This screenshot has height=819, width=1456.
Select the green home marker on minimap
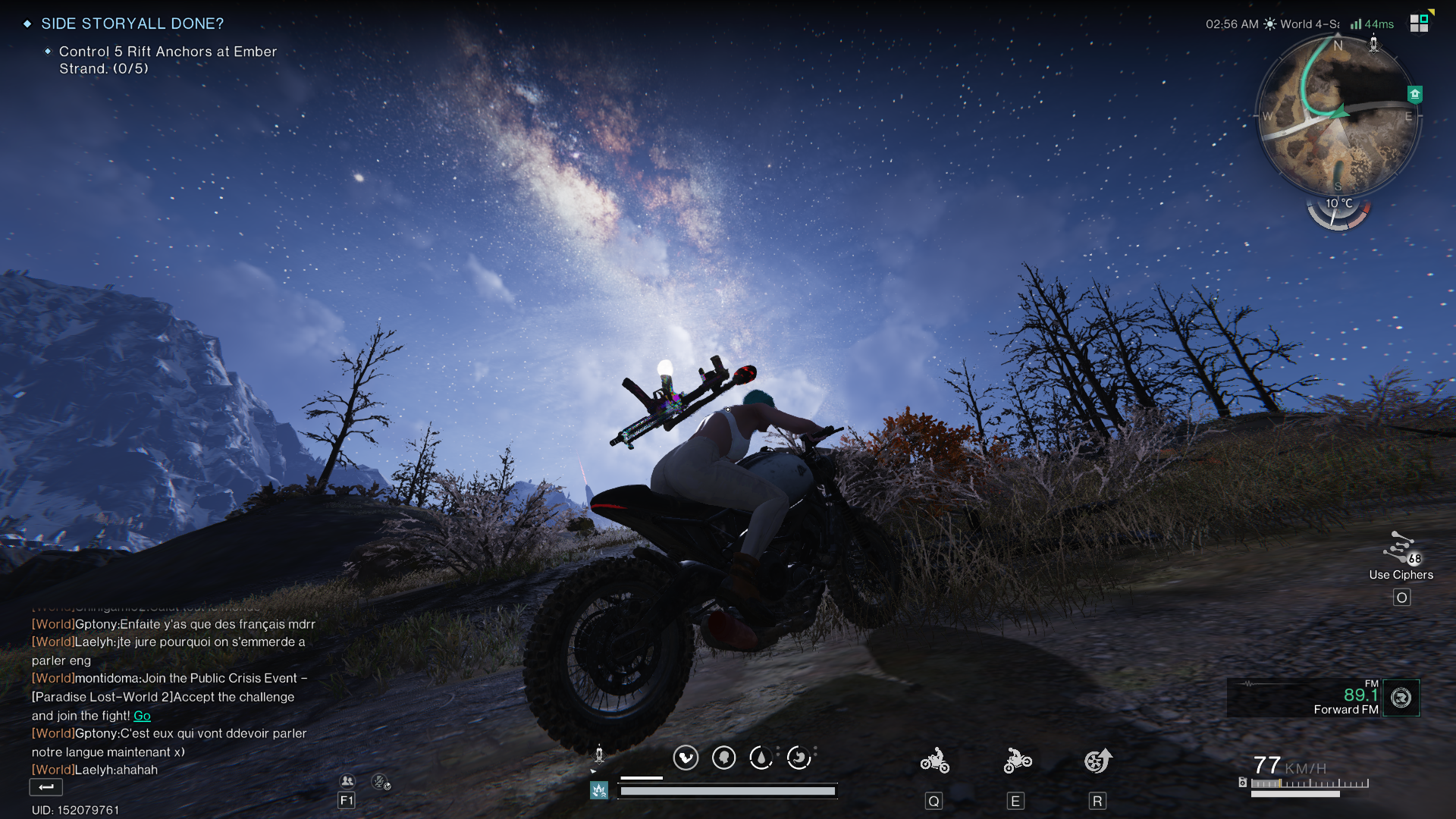(x=1414, y=95)
